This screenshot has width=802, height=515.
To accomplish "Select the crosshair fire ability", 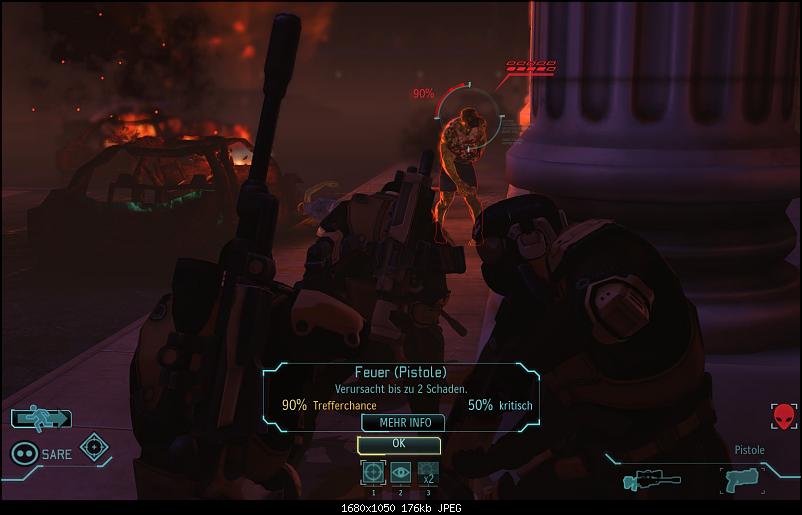I will click(x=373, y=473).
